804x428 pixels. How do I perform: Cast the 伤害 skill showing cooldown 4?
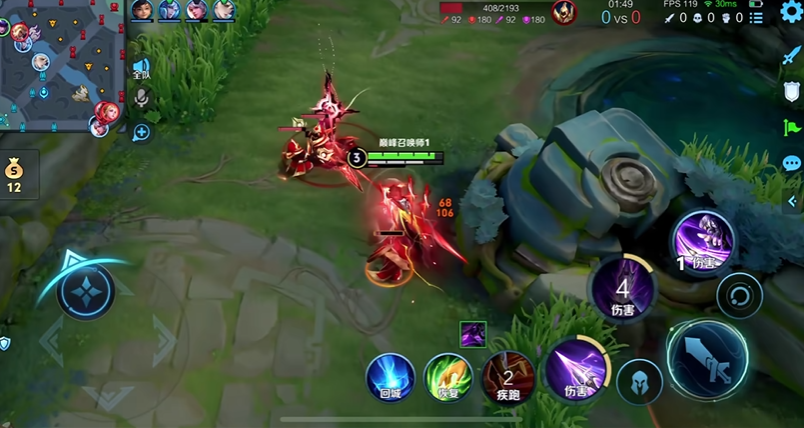622,288
